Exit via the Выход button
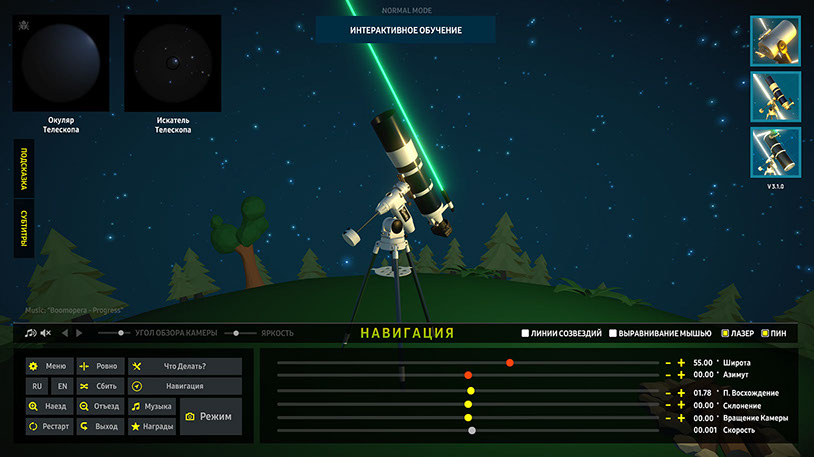The width and height of the screenshot is (814, 457). coord(98,427)
